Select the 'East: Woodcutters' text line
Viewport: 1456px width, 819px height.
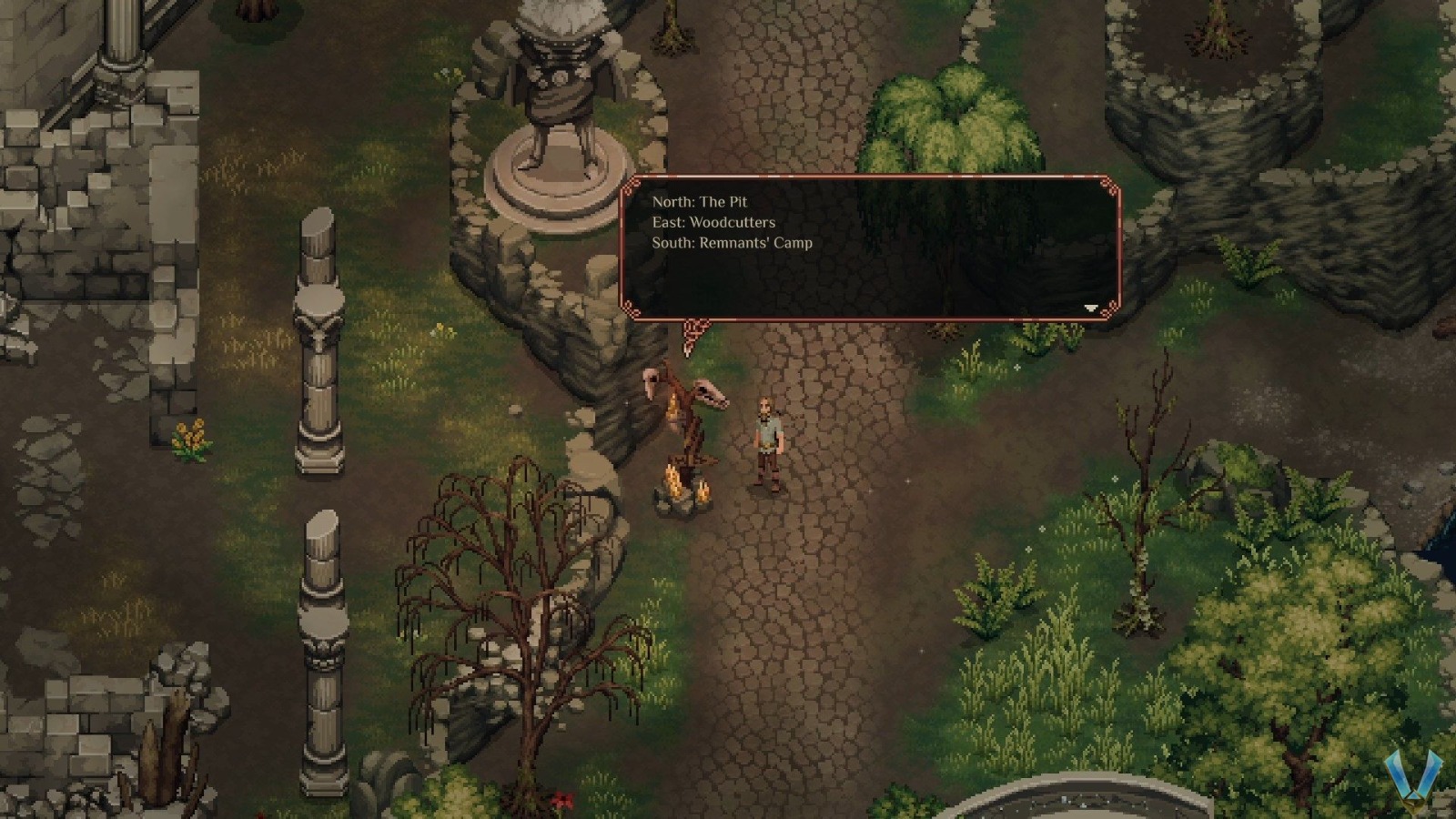(714, 222)
